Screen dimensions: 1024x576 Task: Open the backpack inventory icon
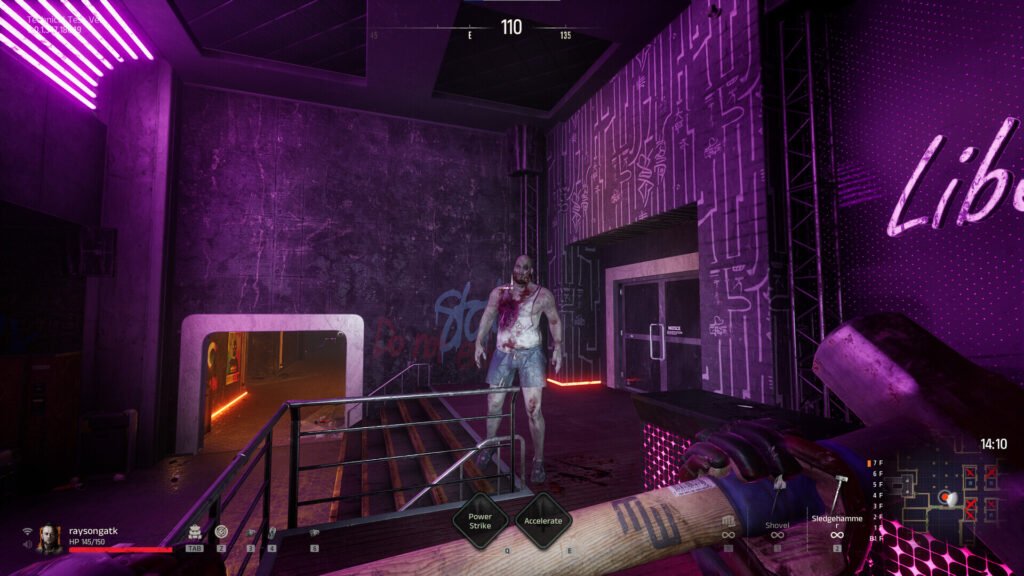coord(193,530)
